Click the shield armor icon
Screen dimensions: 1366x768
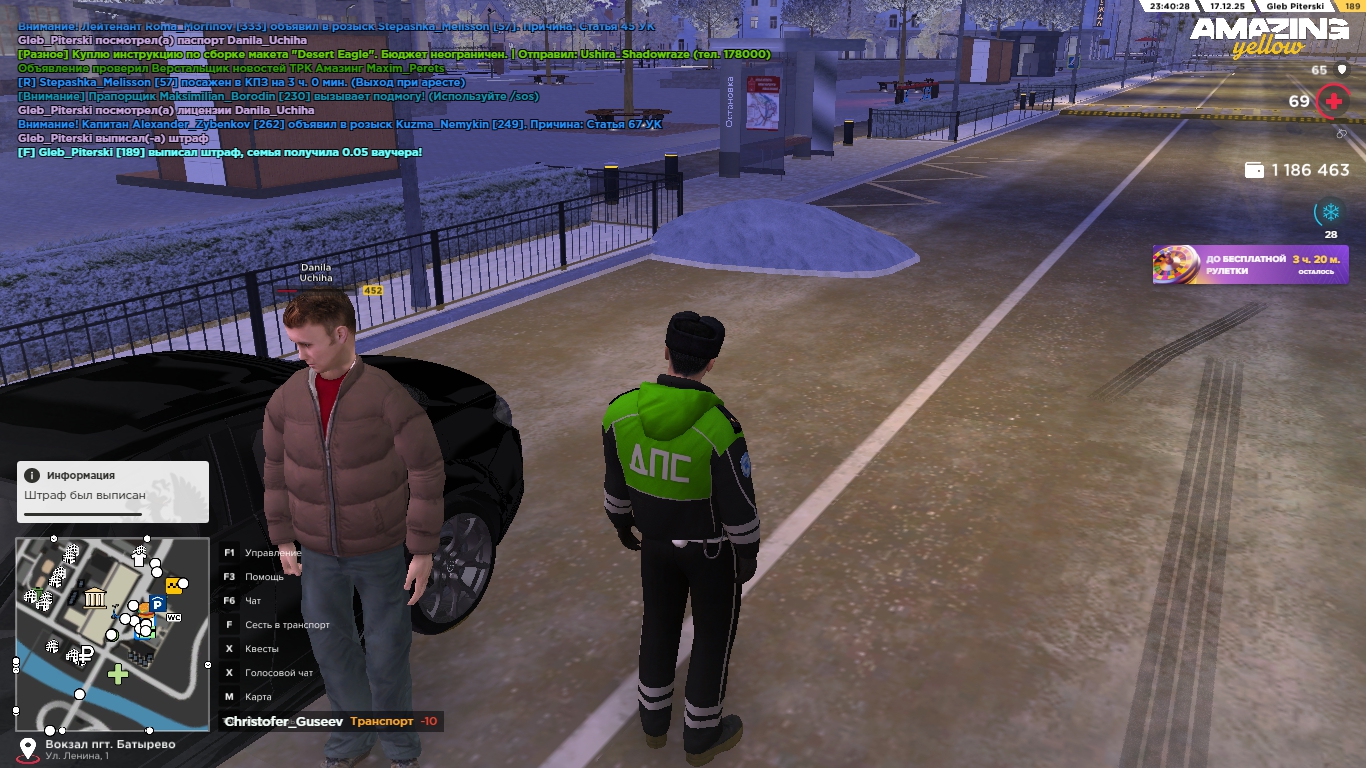1342,70
